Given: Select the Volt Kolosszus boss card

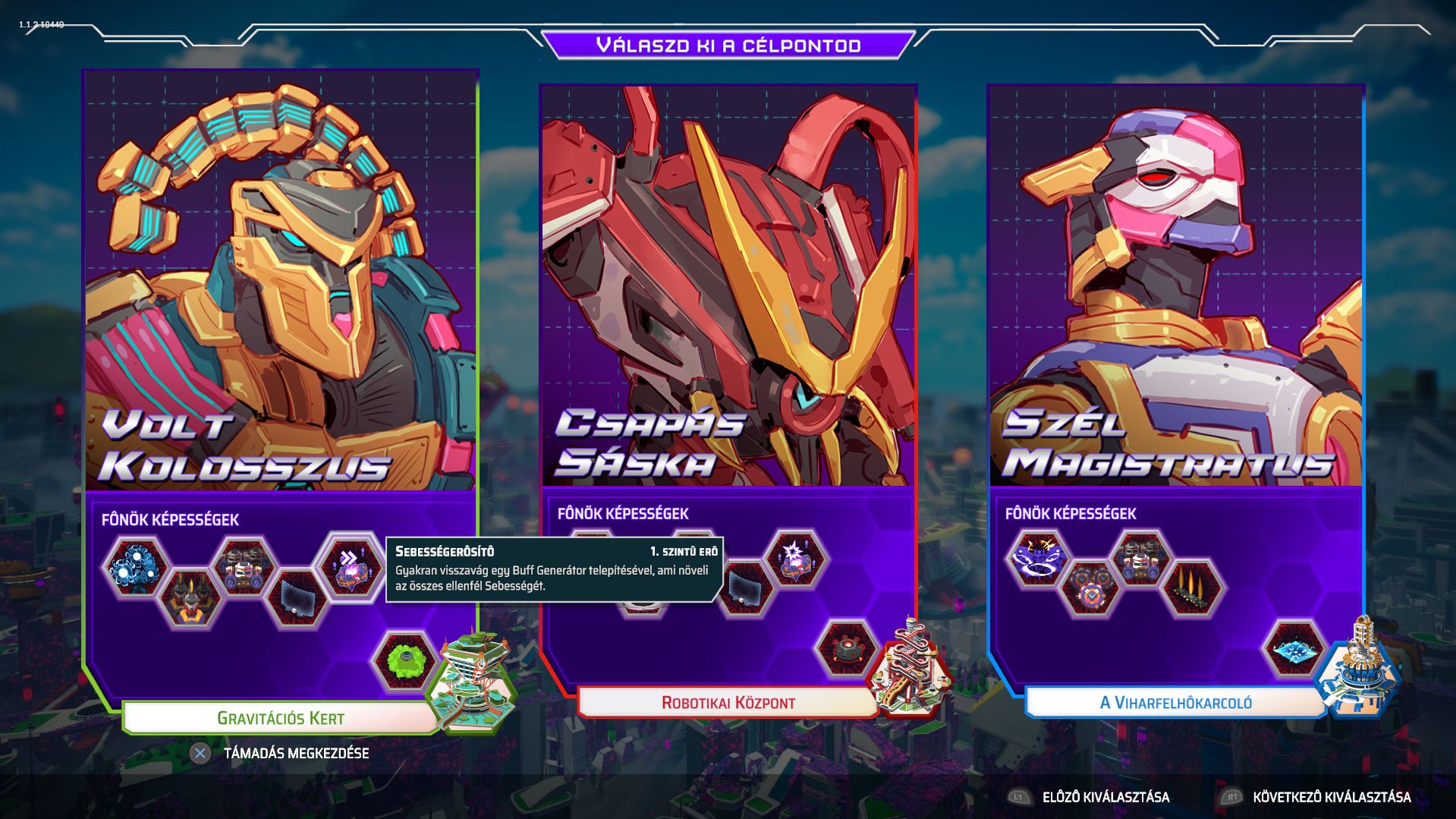Looking at the screenshot, I should 281,288.
